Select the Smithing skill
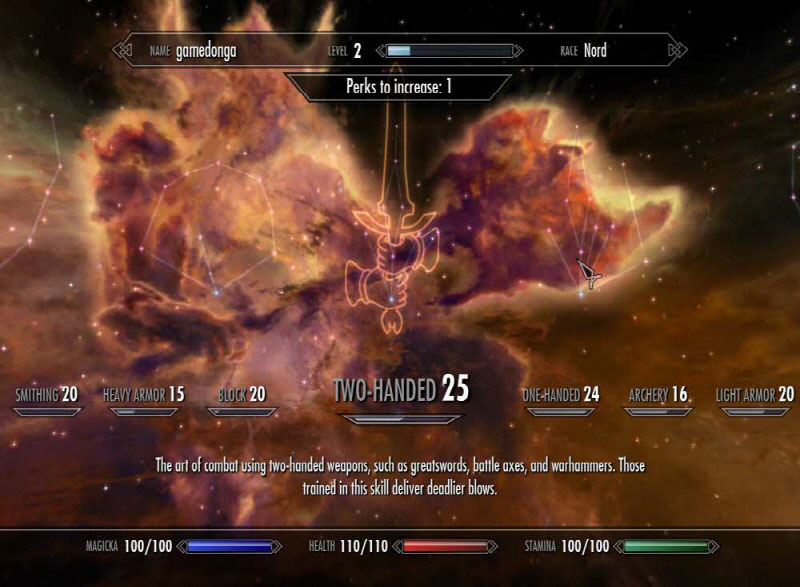The height and width of the screenshot is (587, 800). (46, 395)
